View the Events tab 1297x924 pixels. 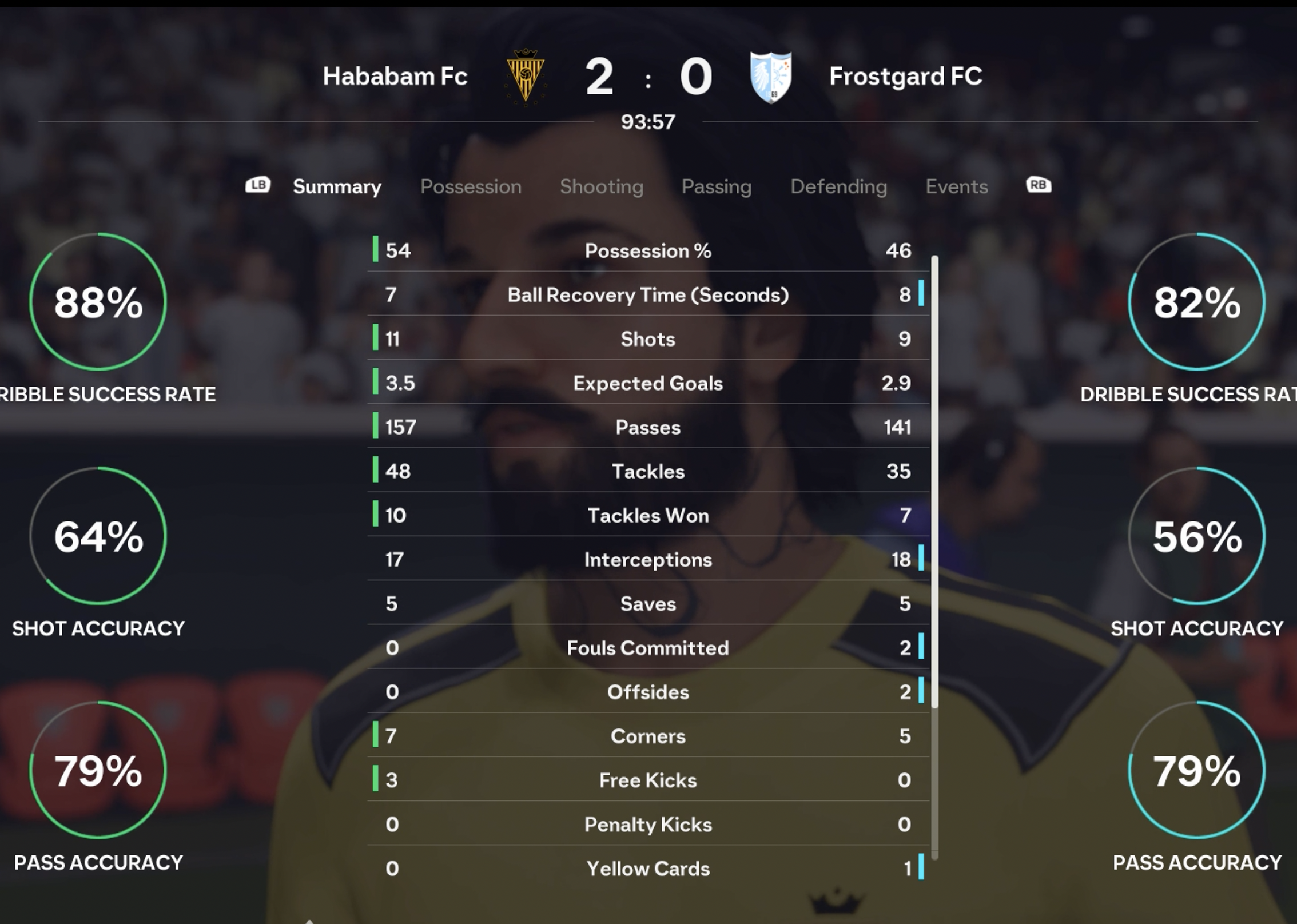point(957,186)
